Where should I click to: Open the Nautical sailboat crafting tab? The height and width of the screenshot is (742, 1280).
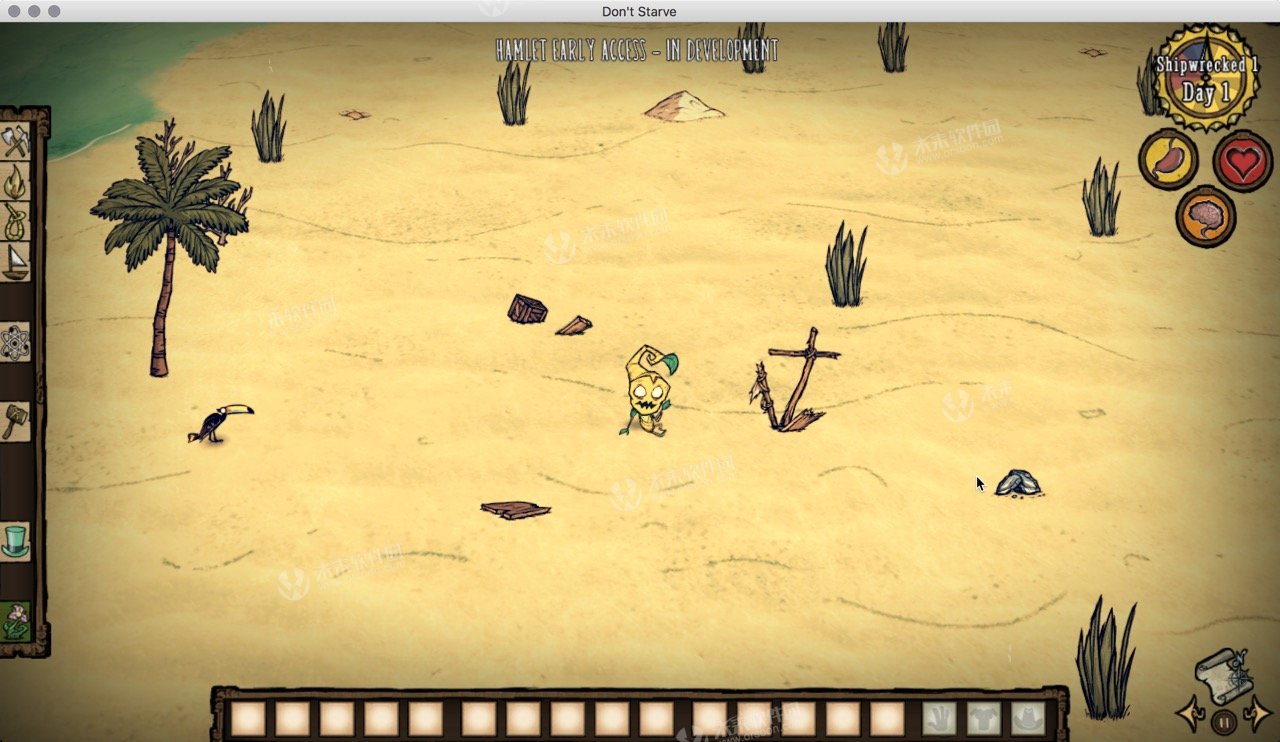point(16,261)
